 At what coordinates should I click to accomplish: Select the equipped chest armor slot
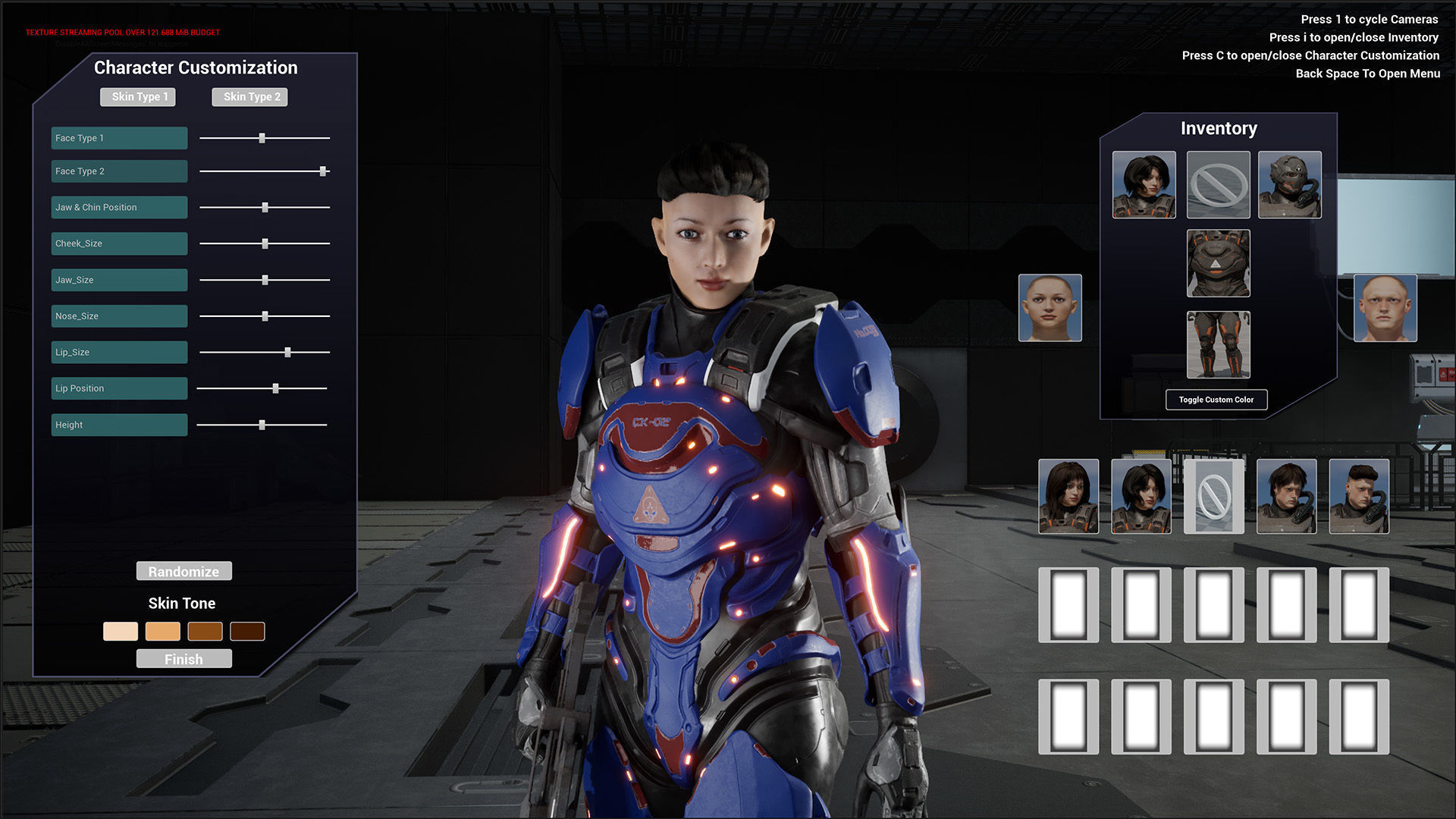(x=1218, y=263)
